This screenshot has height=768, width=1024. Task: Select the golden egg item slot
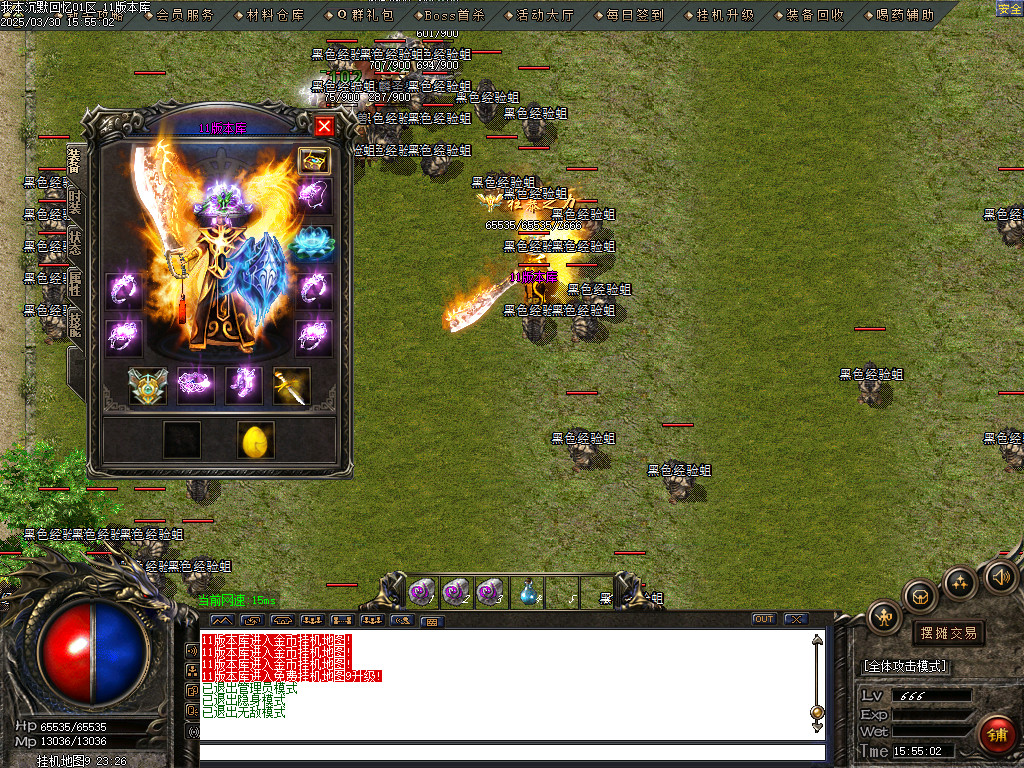pos(256,440)
